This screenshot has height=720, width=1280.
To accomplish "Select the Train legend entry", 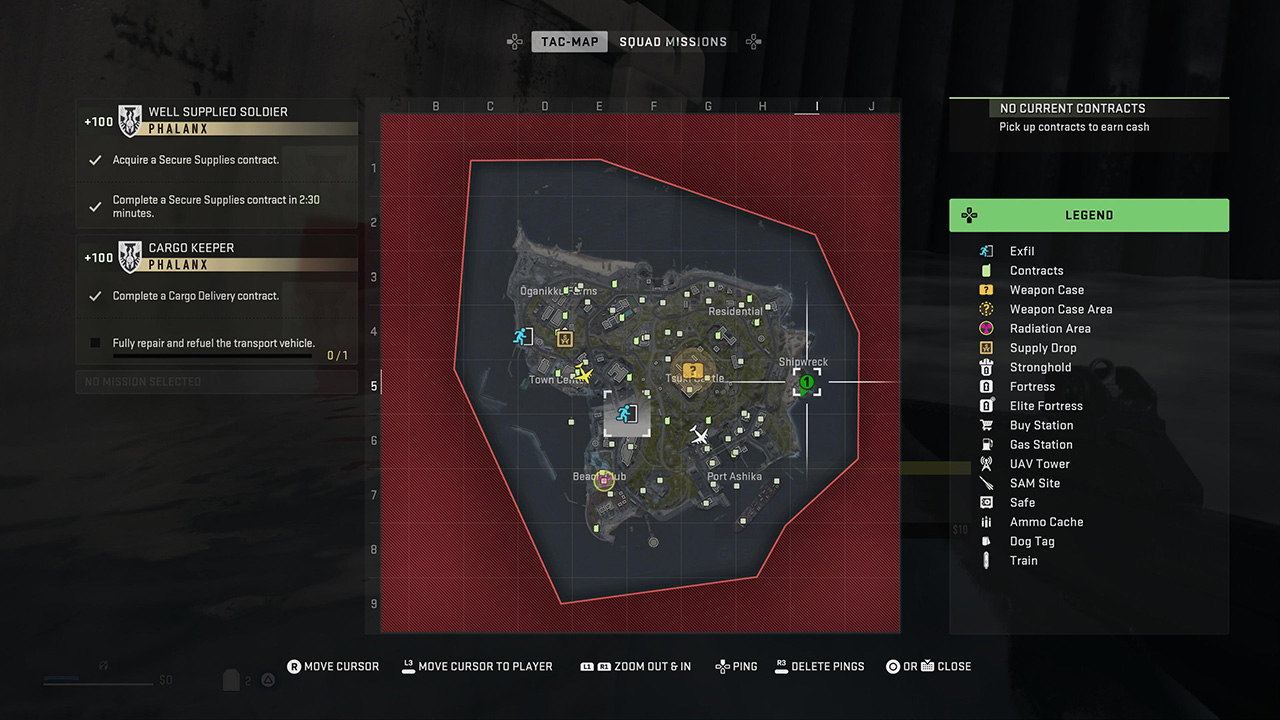I will [x=1023, y=561].
